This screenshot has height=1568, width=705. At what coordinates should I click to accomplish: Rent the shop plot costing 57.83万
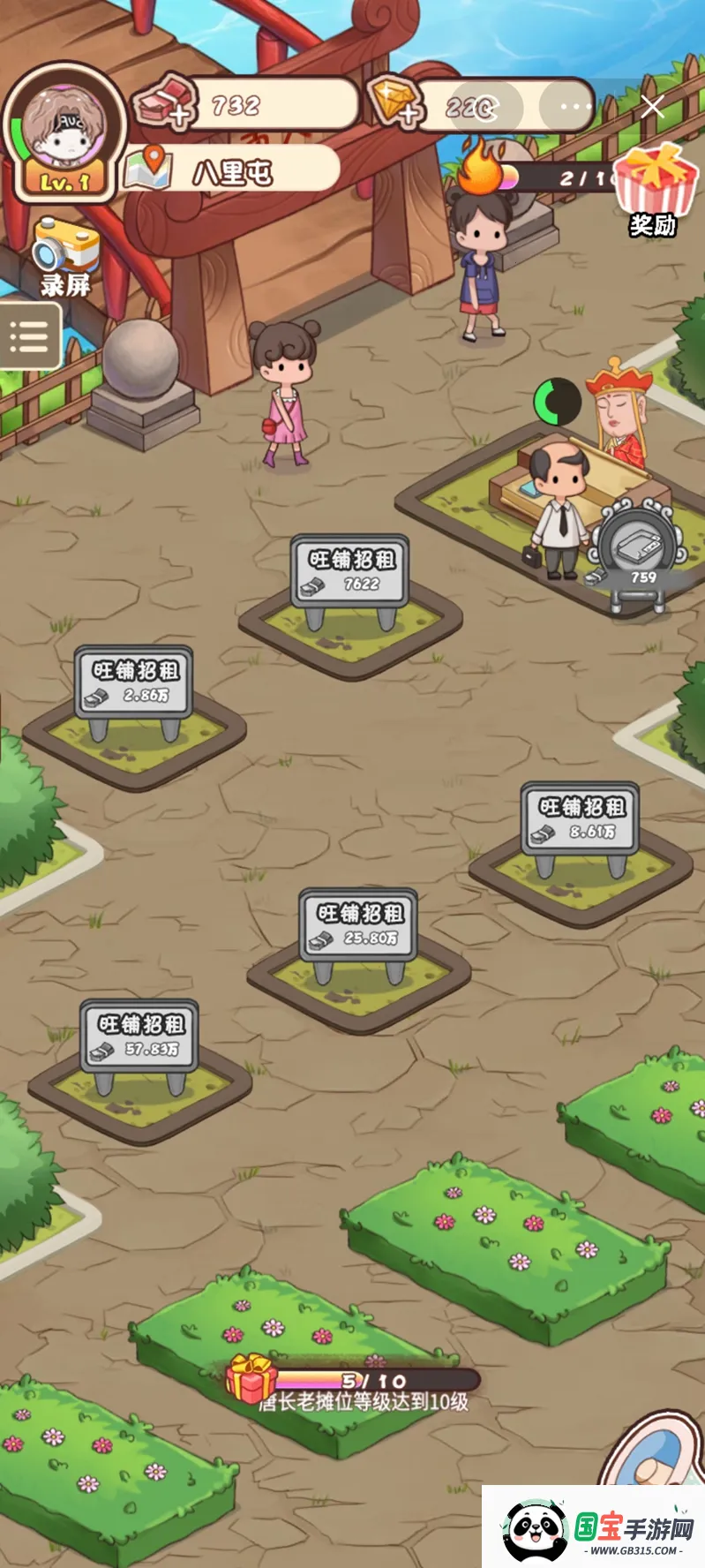tap(139, 1037)
